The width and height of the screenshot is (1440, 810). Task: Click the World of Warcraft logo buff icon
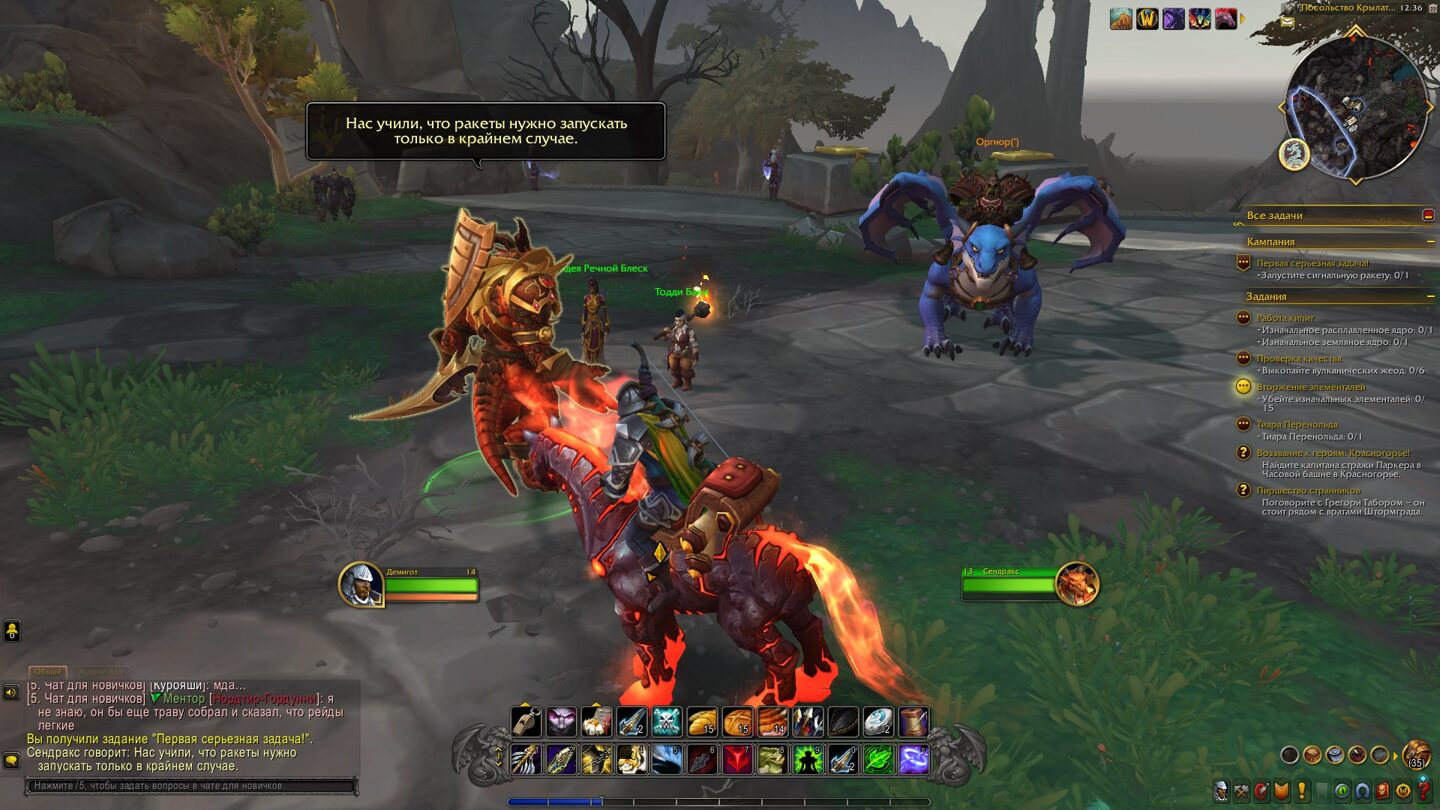(1147, 18)
